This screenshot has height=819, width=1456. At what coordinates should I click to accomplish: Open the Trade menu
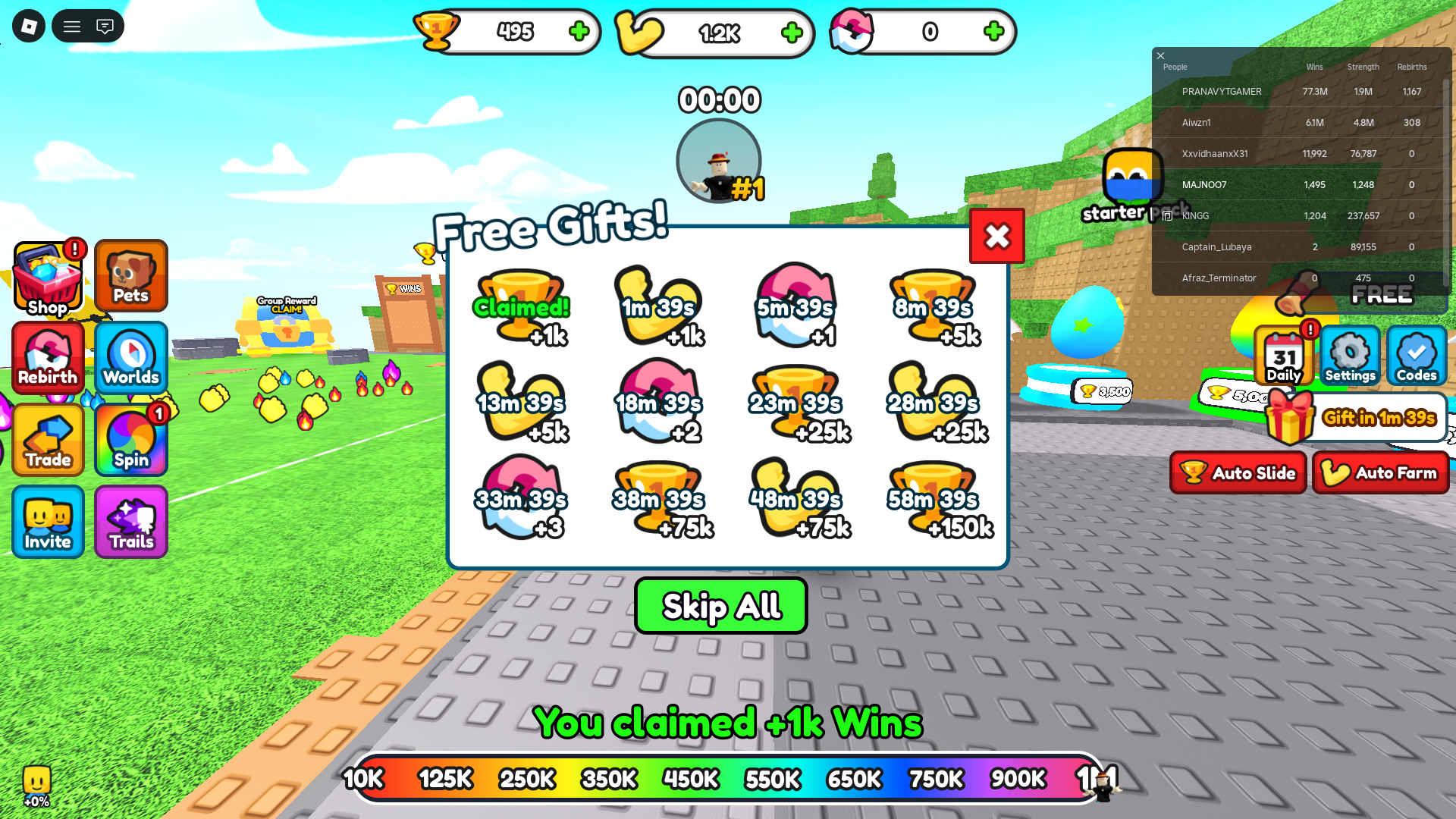[x=47, y=440]
